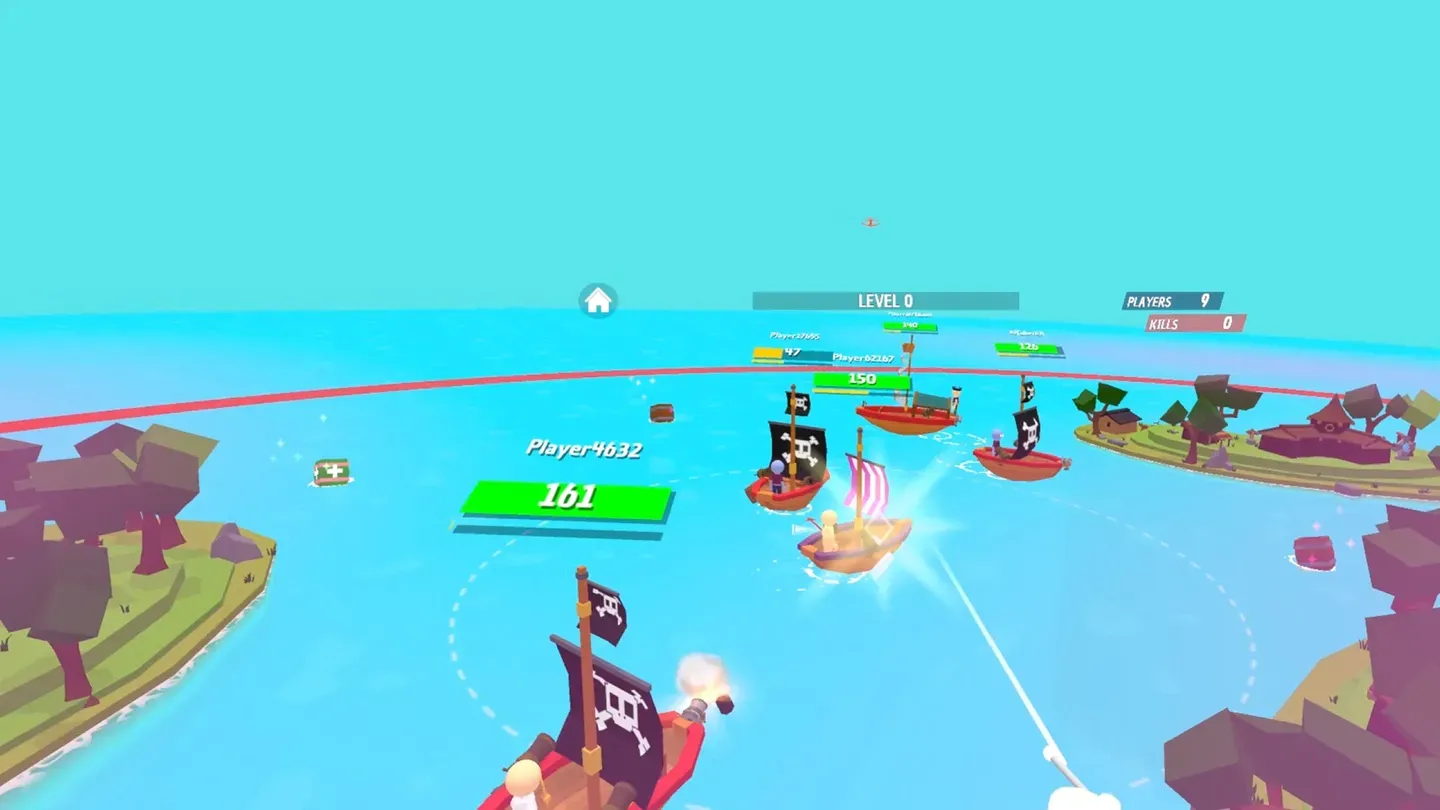Image resolution: width=1440 pixels, height=810 pixels.
Task: Click the Player62167 name label
Action: click(864, 357)
